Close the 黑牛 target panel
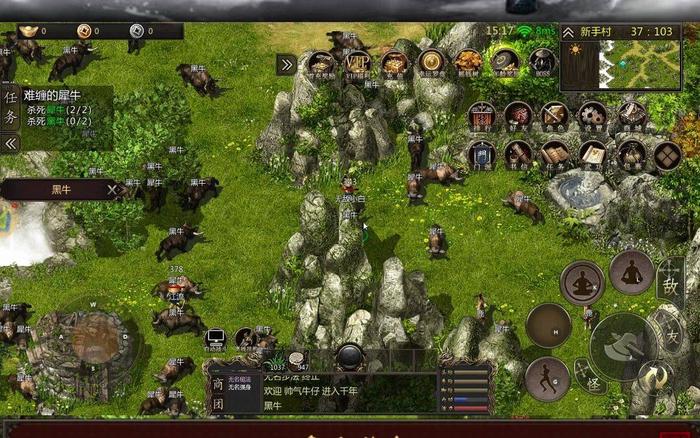This screenshot has height=438, width=700. 114,188
